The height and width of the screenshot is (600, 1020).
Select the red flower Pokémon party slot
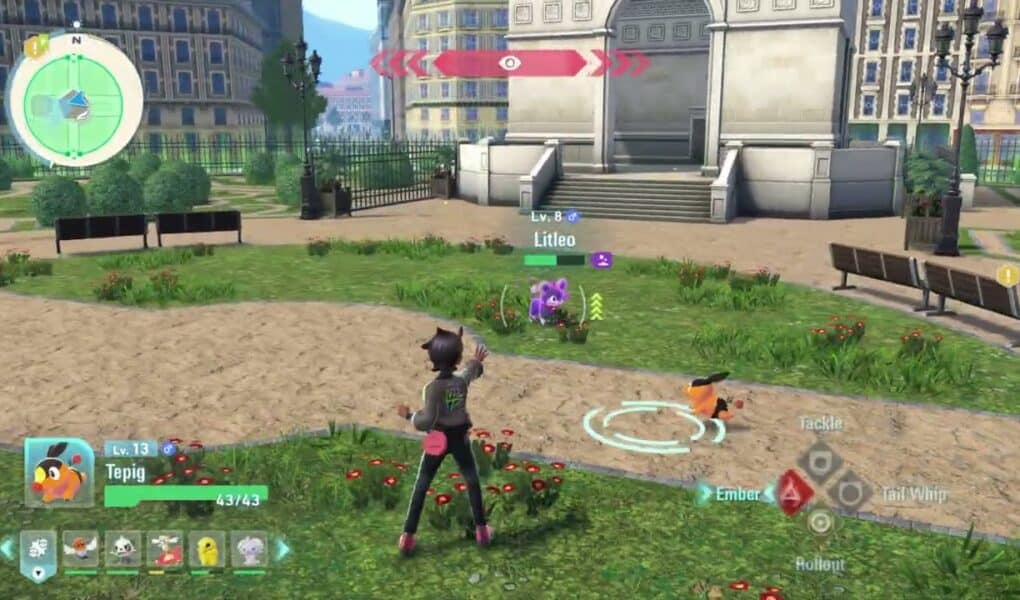click(166, 549)
